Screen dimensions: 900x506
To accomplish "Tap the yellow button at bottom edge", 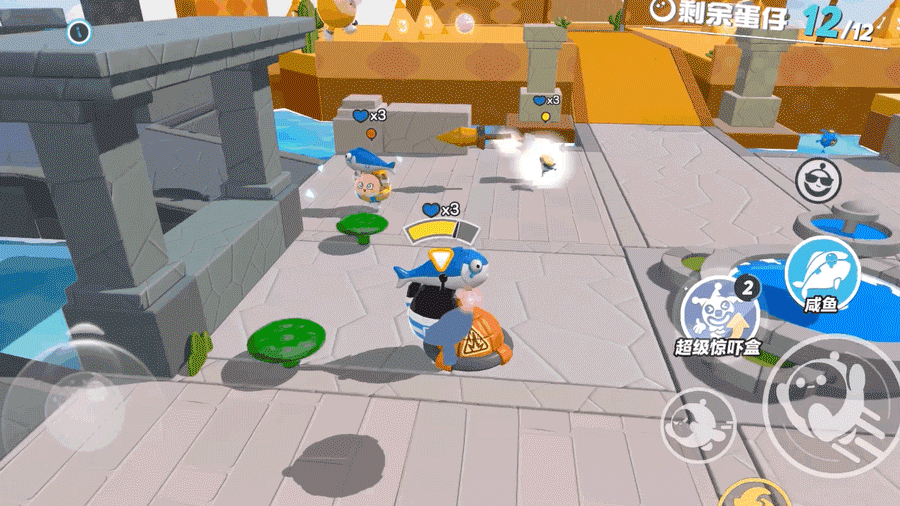I will (x=755, y=495).
